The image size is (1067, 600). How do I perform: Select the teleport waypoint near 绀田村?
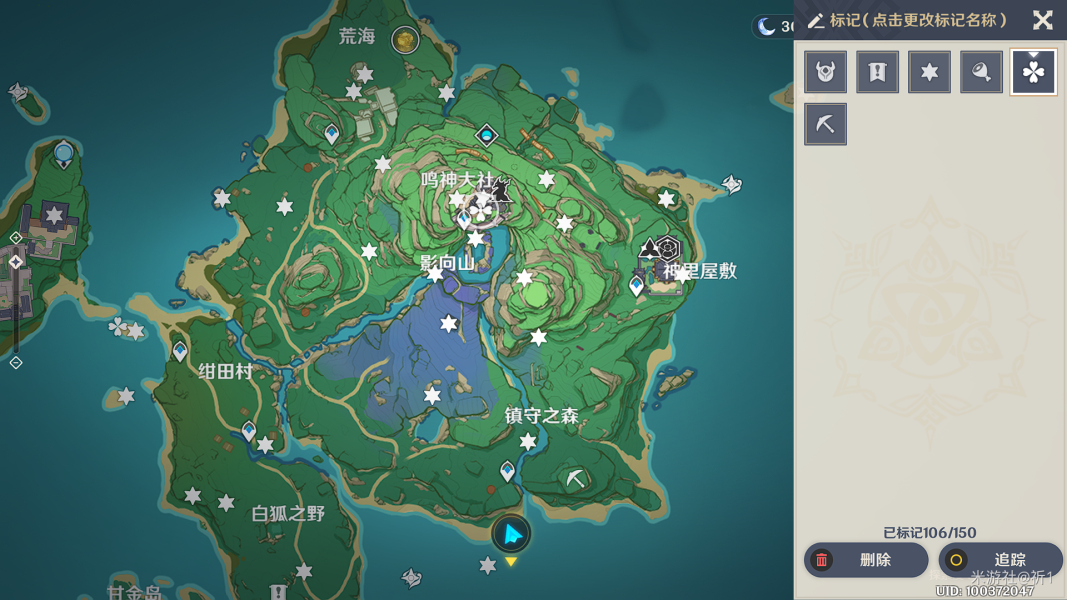[180, 351]
